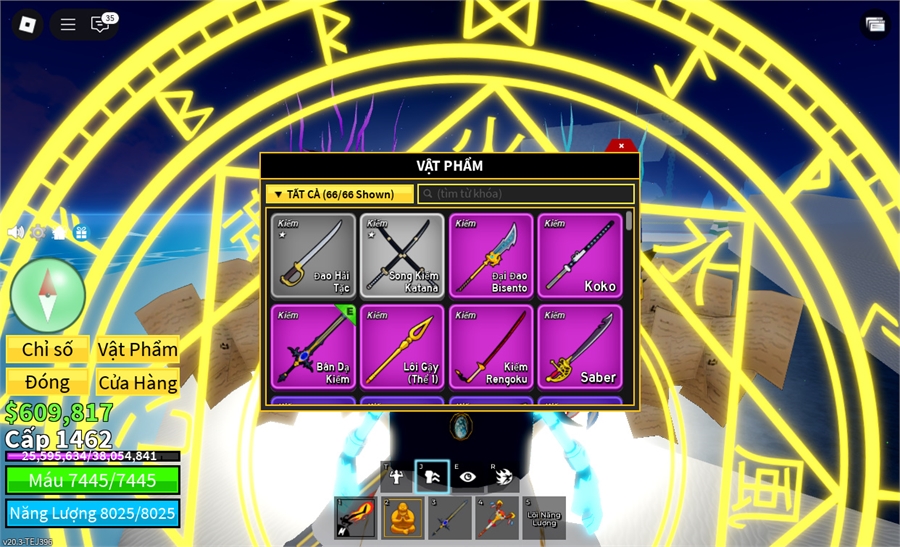The height and width of the screenshot is (547, 900).
Task: Click the Đóng button
Action: (48, 382)
